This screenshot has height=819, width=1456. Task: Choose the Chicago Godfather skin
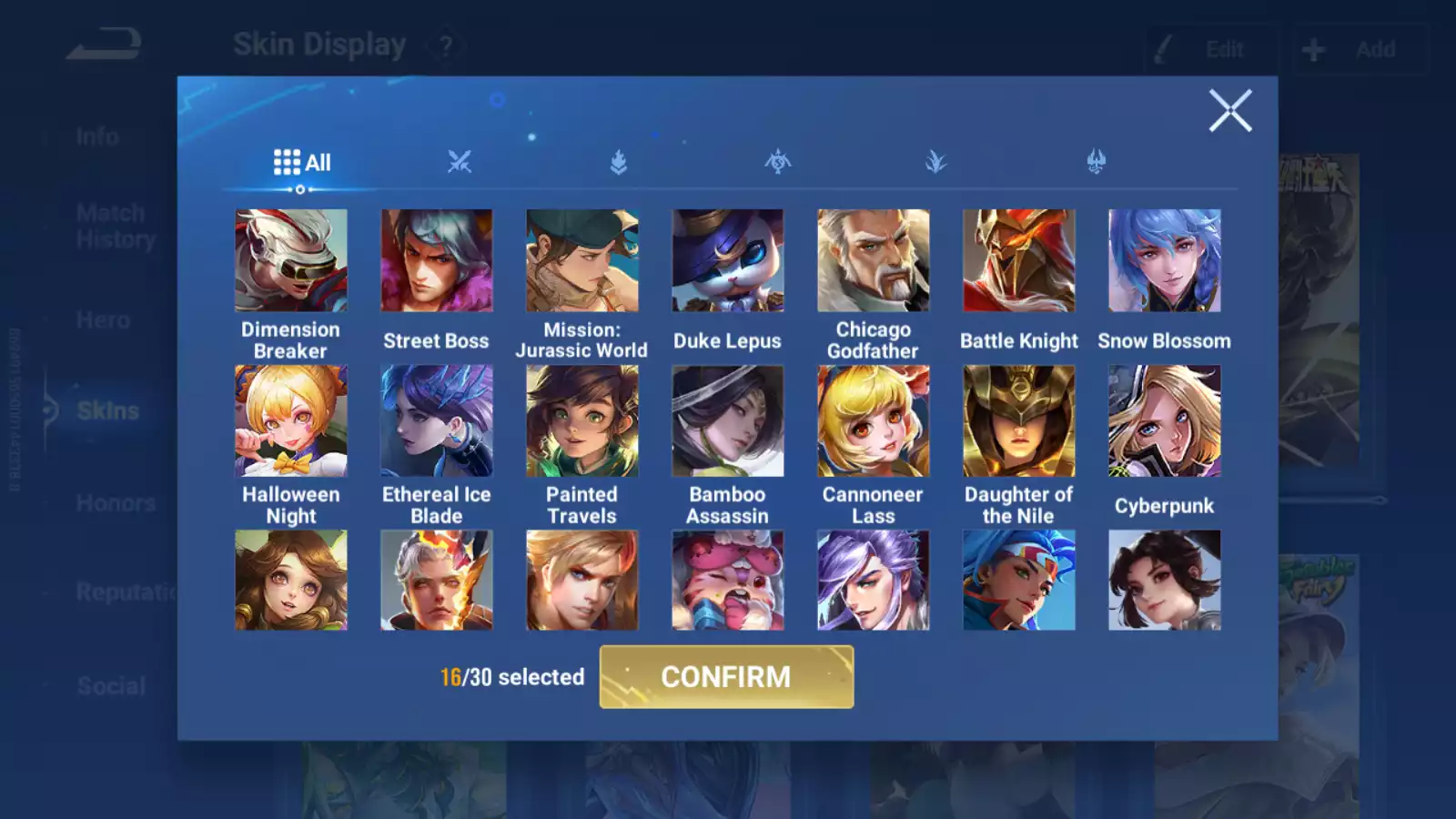pos(874,261)
